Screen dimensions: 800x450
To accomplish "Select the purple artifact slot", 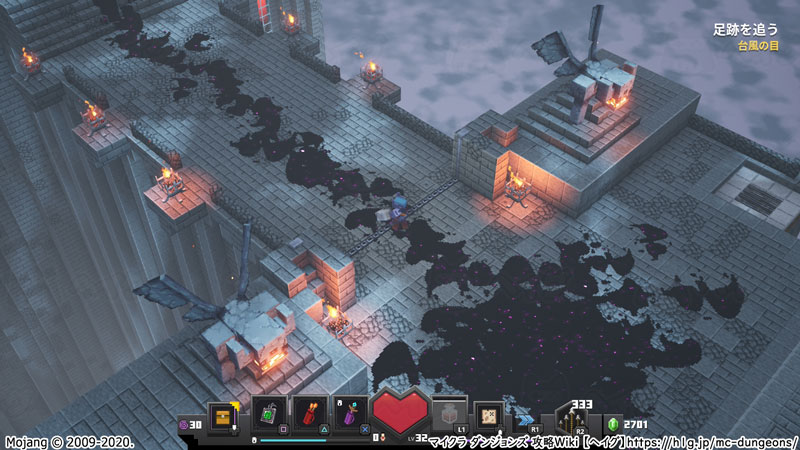I will [349, 413].
